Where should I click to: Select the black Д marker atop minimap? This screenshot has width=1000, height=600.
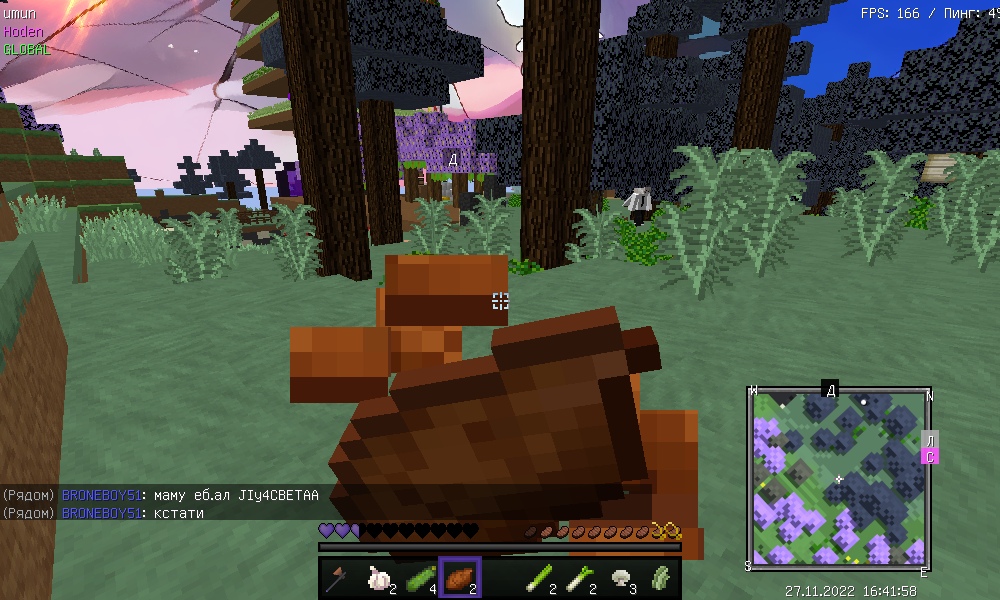tap(830, 389)
